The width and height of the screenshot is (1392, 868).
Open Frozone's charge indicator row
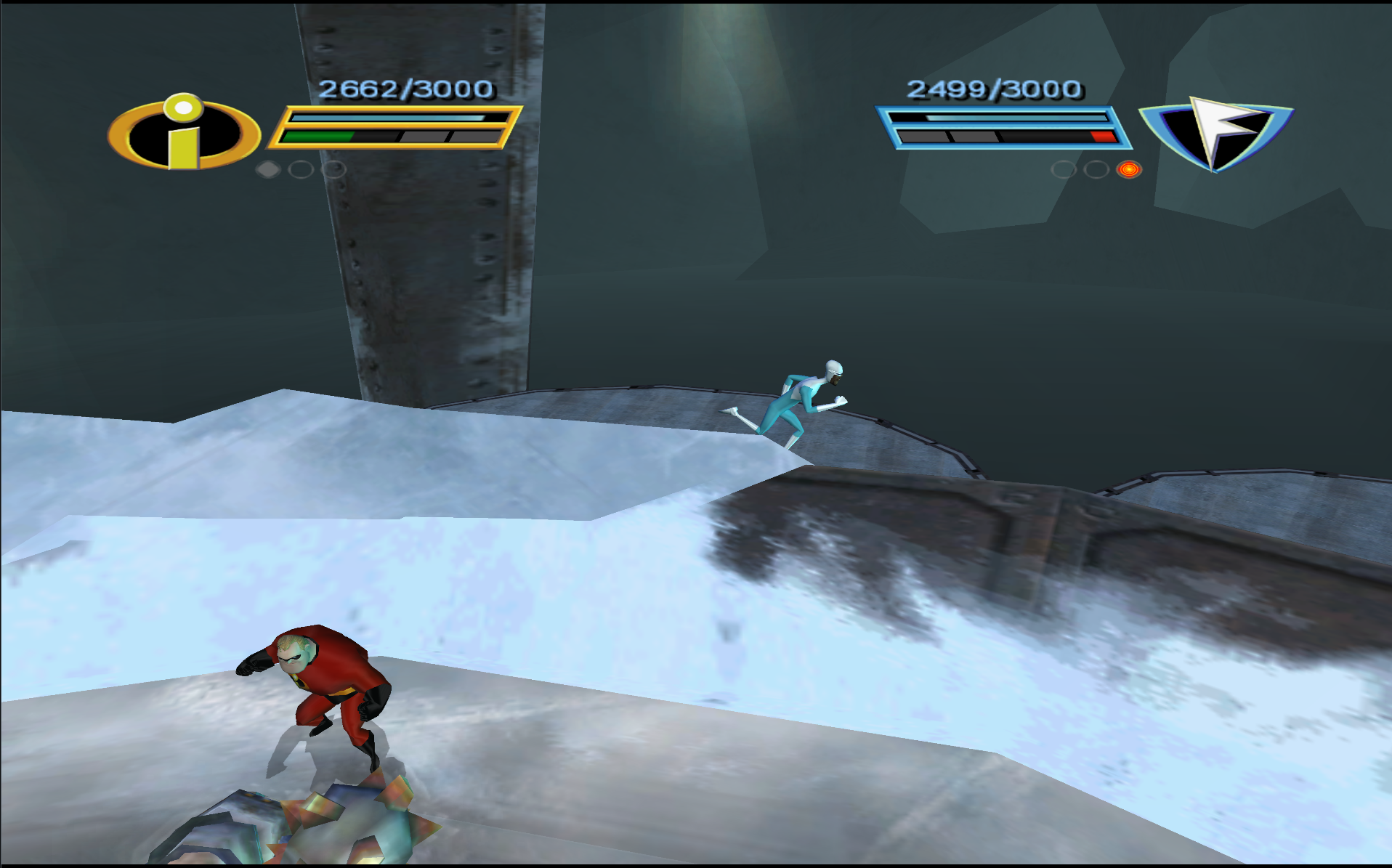coord(1097,170)
